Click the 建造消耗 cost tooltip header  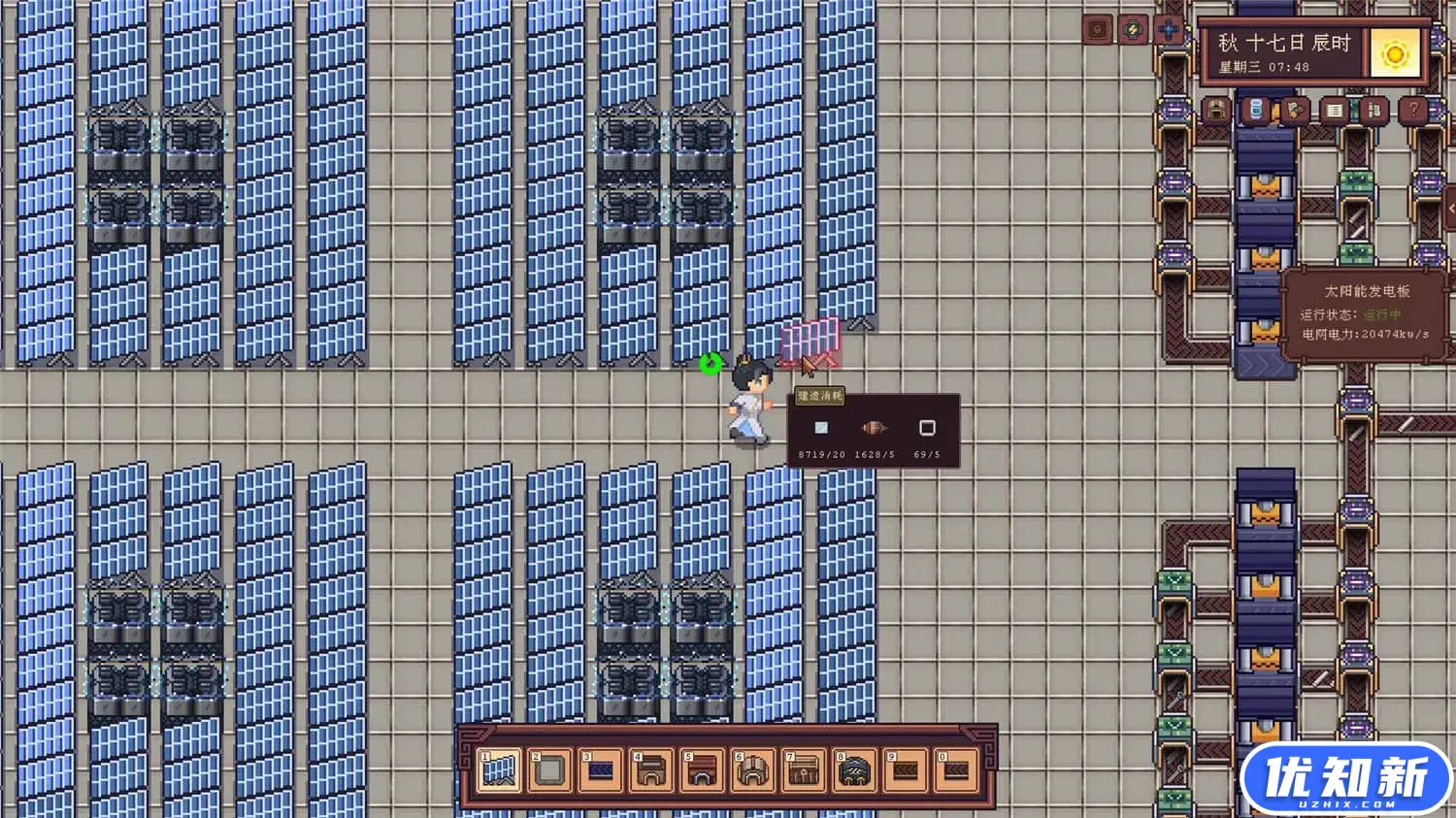818,396
